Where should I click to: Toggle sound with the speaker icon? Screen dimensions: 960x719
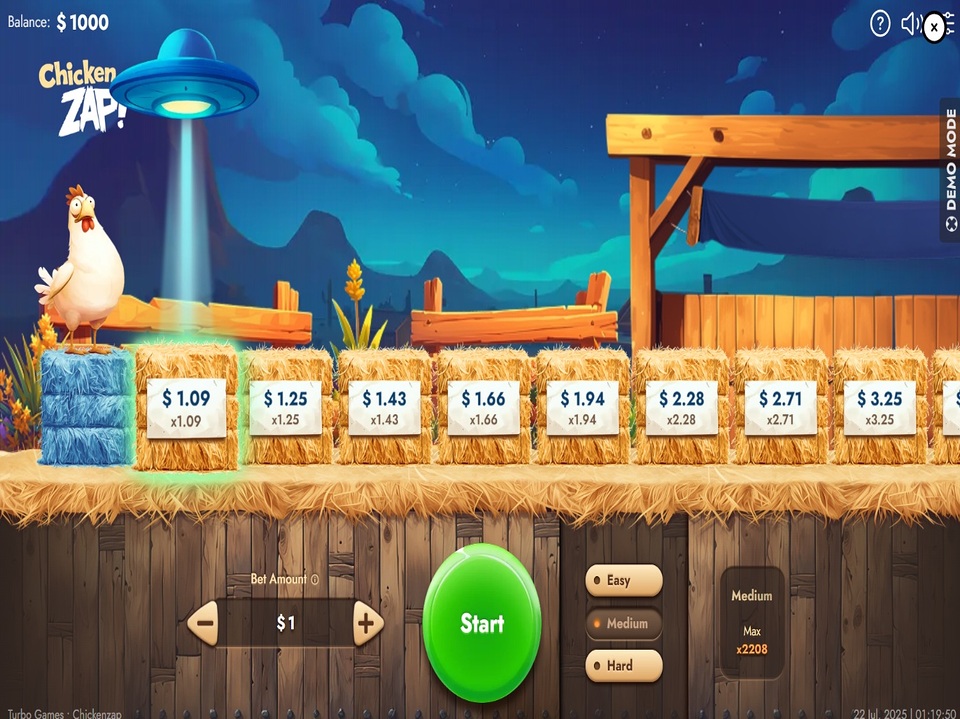coord(910,25)
